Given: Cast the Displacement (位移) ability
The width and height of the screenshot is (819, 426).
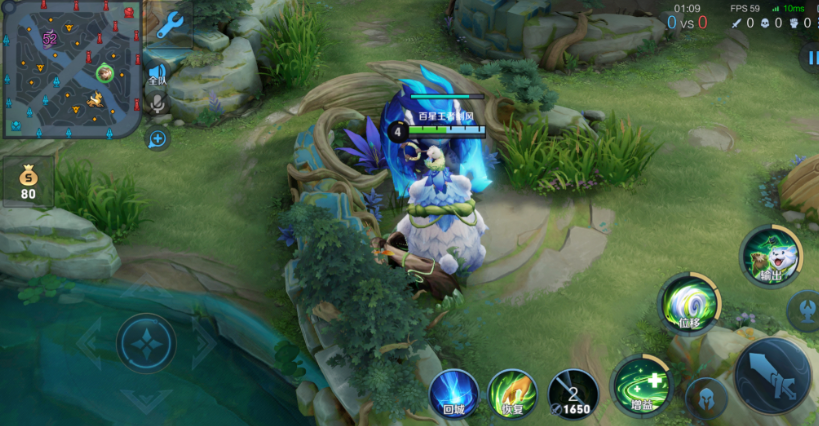Looking at the screenshot, I should [x=688, y=303].
